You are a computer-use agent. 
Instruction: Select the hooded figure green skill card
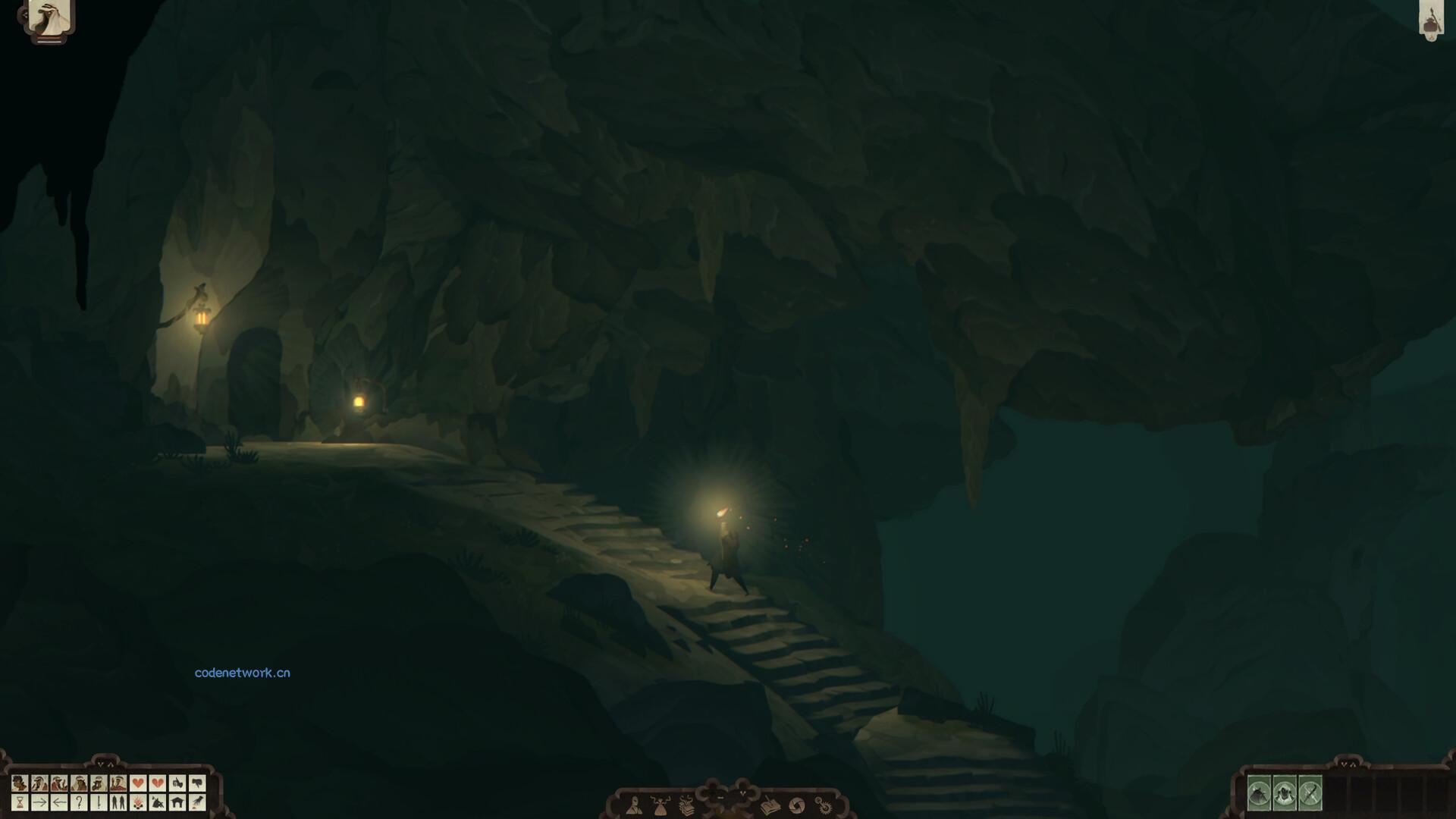[x=1285, y=792]
